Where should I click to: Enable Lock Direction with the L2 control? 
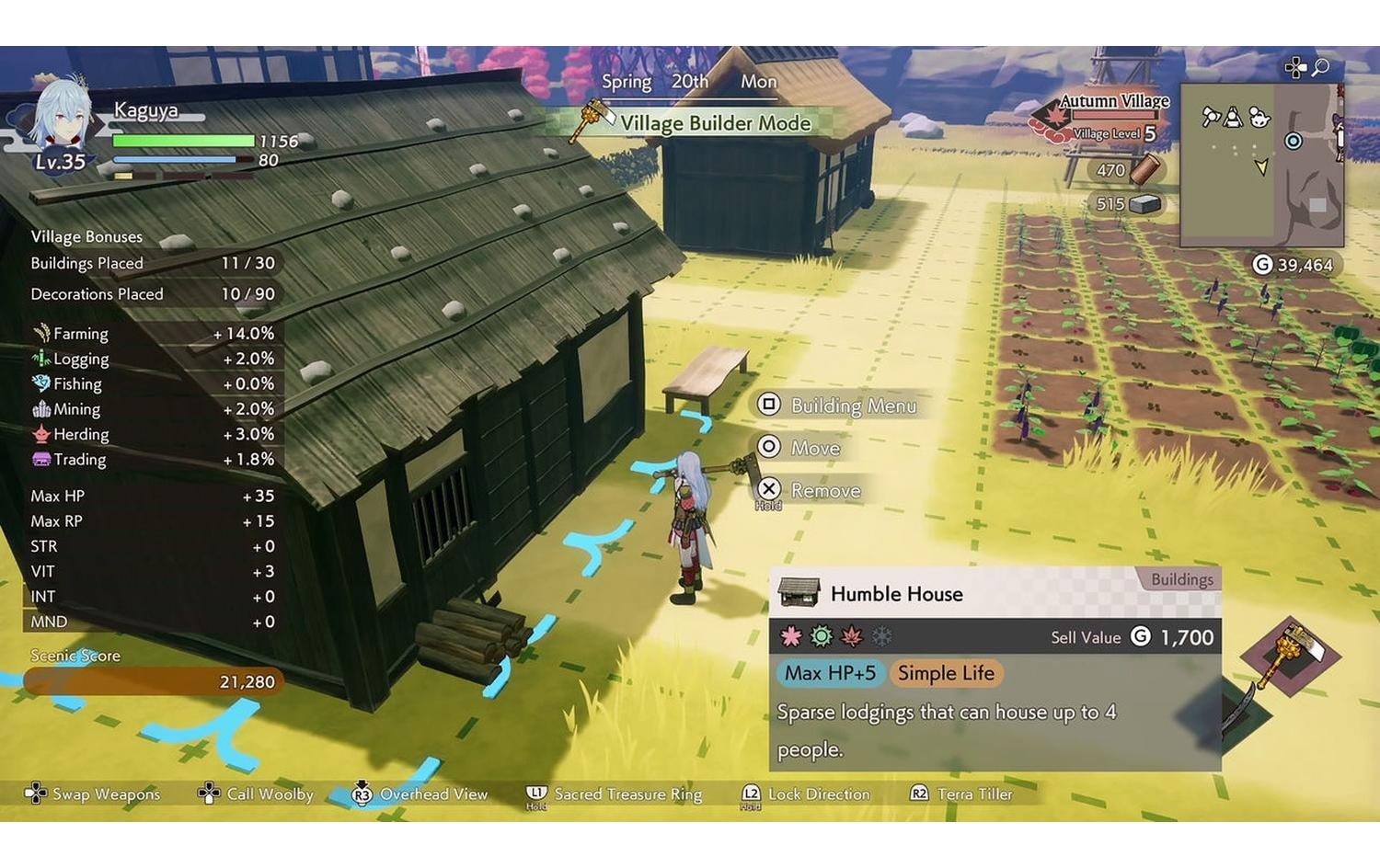pyautogui.click(x=751, y=794)
